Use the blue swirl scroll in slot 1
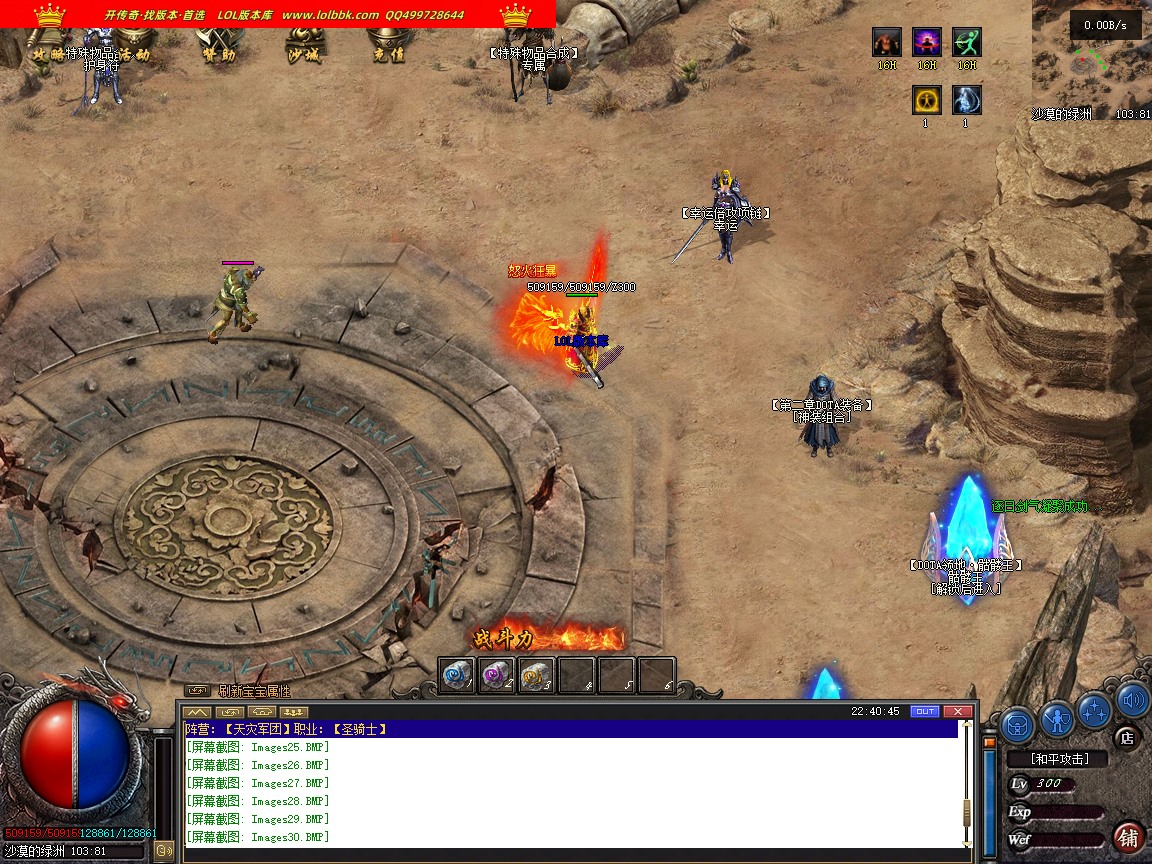Viewport: 1152px width, 864px height. 457,675
